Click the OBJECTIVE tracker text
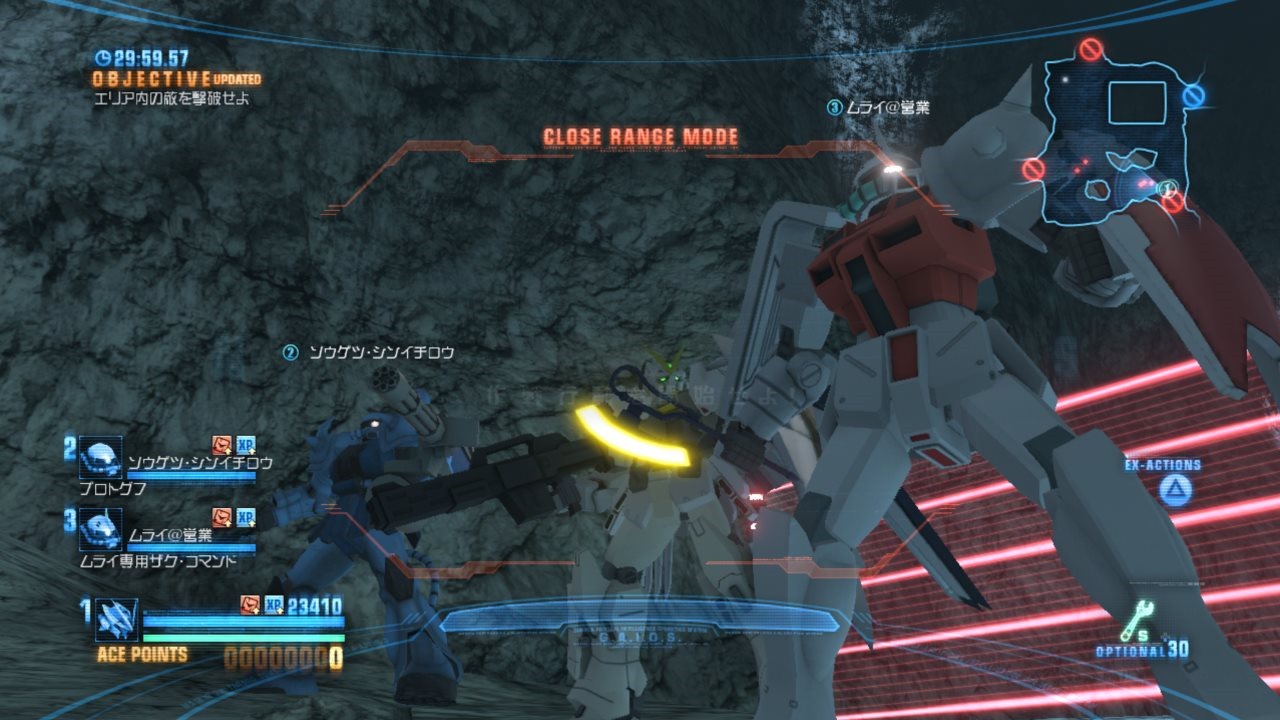Image resolution: width=1280 pixels, height=720 pixels. [152, 78]
